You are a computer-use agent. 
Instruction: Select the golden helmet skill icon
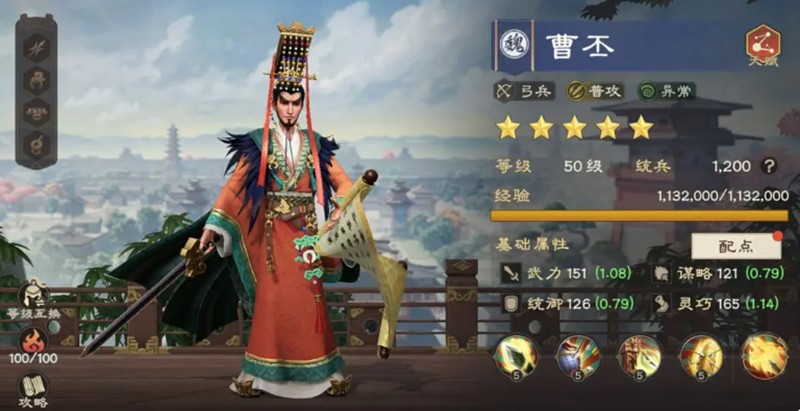pos(701,356)
